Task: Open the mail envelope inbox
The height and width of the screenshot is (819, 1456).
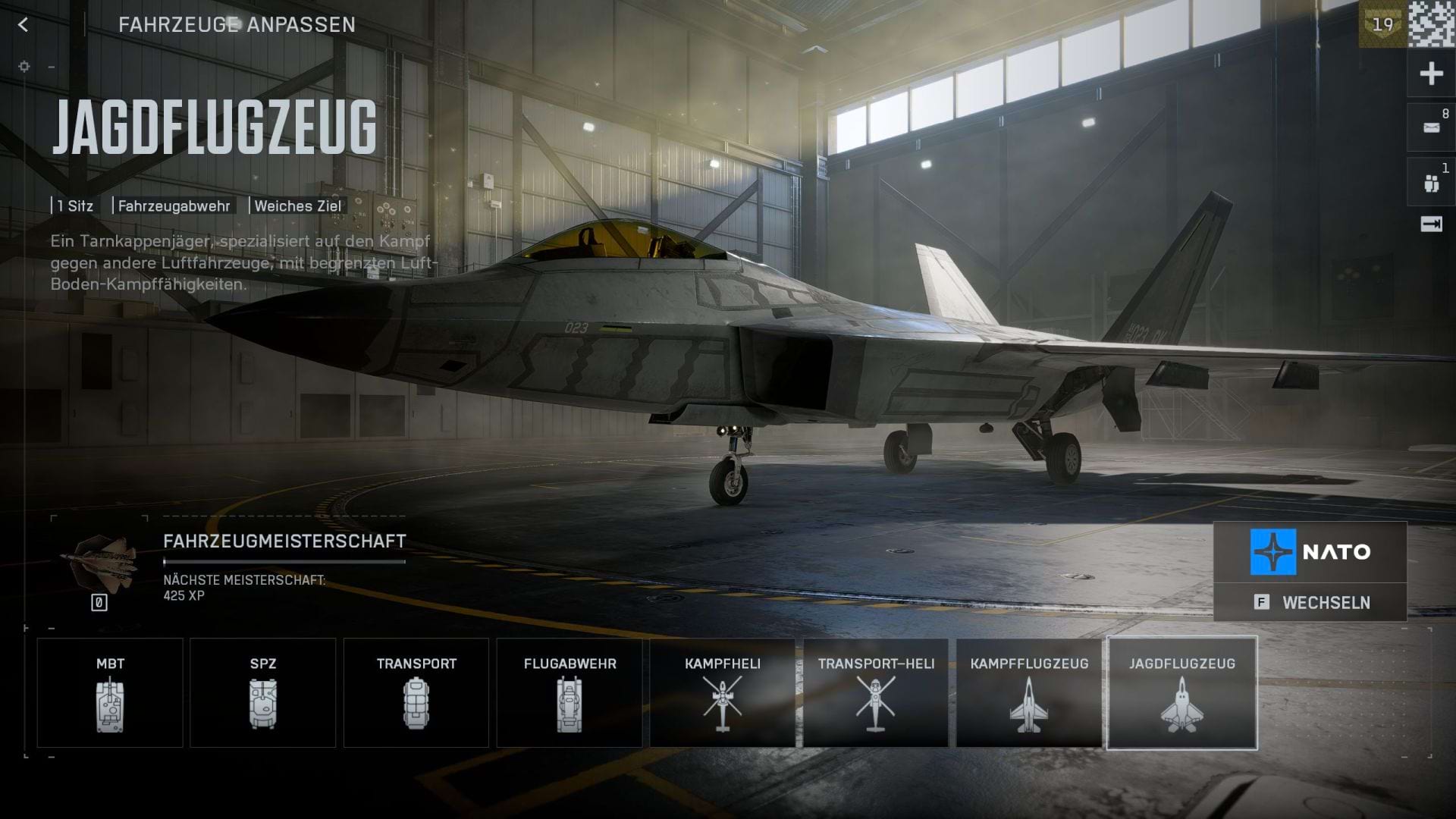Action: (1431, 127)
